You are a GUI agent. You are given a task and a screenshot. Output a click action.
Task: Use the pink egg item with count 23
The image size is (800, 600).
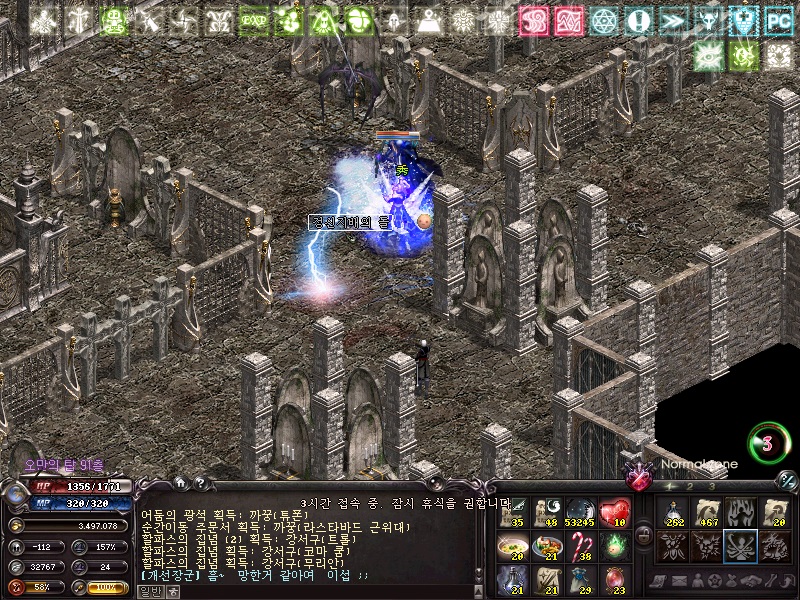(613, 580)
